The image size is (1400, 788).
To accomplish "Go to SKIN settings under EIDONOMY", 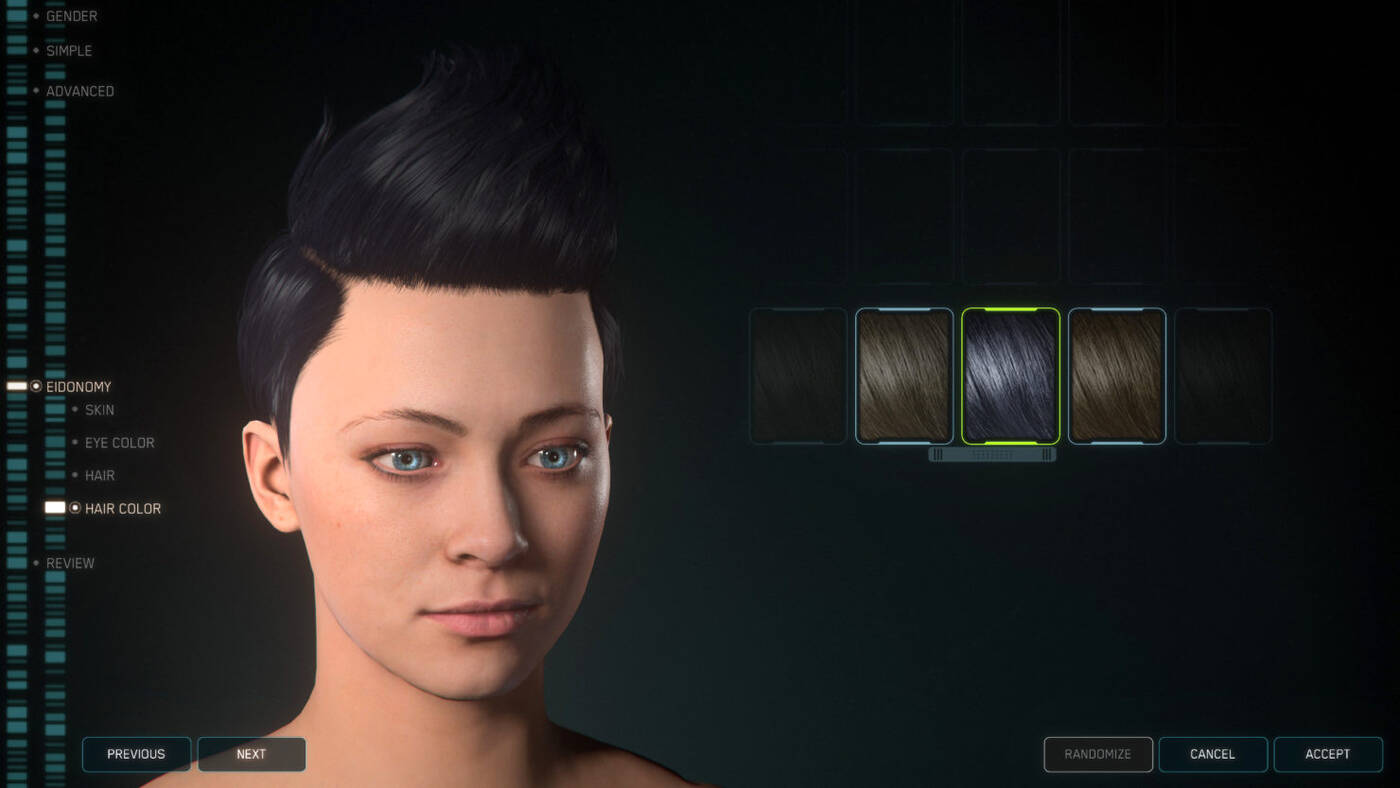I will pyautogui.click(x=99, y=409).
